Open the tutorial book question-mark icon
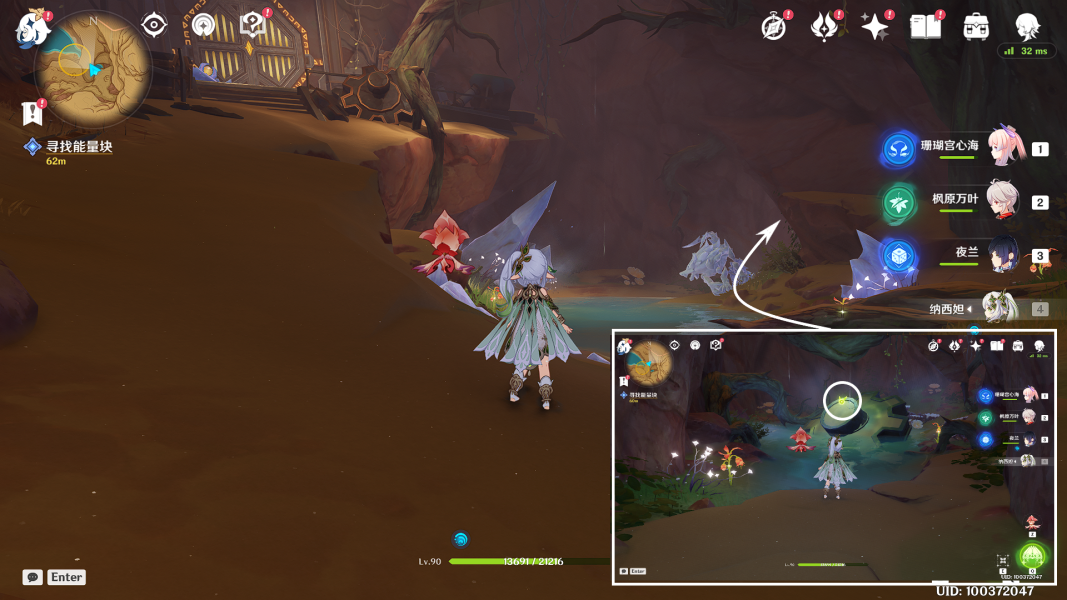1067x600 pixels. 252,25
